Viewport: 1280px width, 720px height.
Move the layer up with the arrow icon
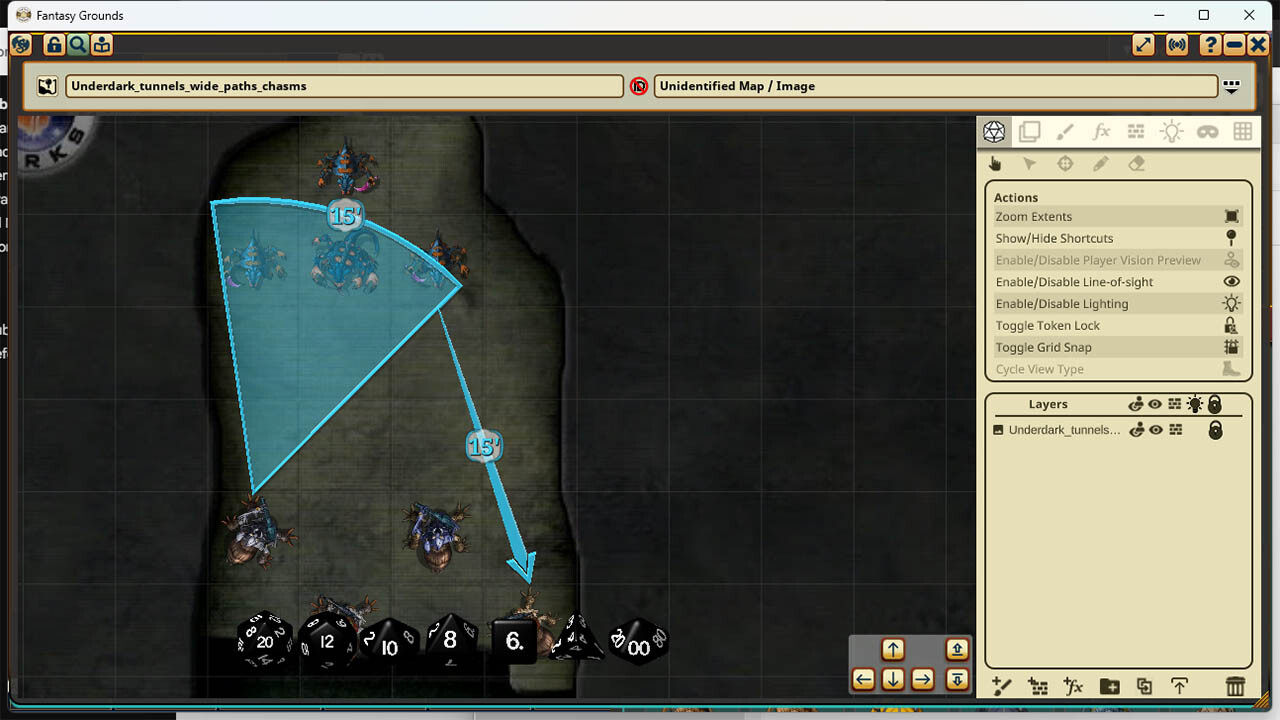tap(1180, 686)
